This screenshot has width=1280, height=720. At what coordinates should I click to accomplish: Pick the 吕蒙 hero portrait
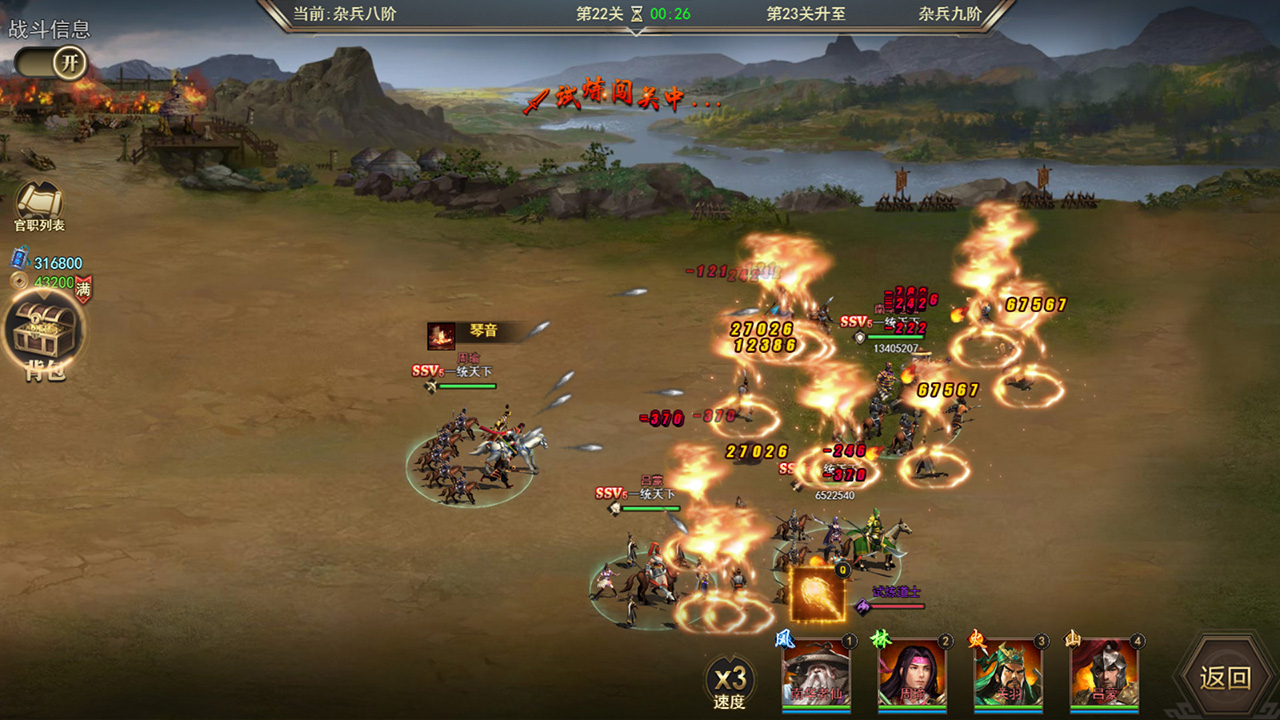[1104, 675]
